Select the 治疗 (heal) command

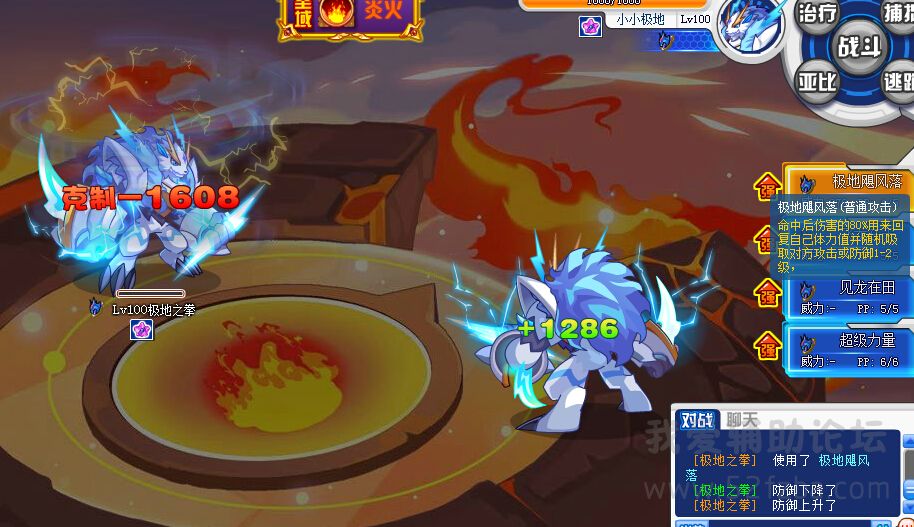(x=816, y=14)
